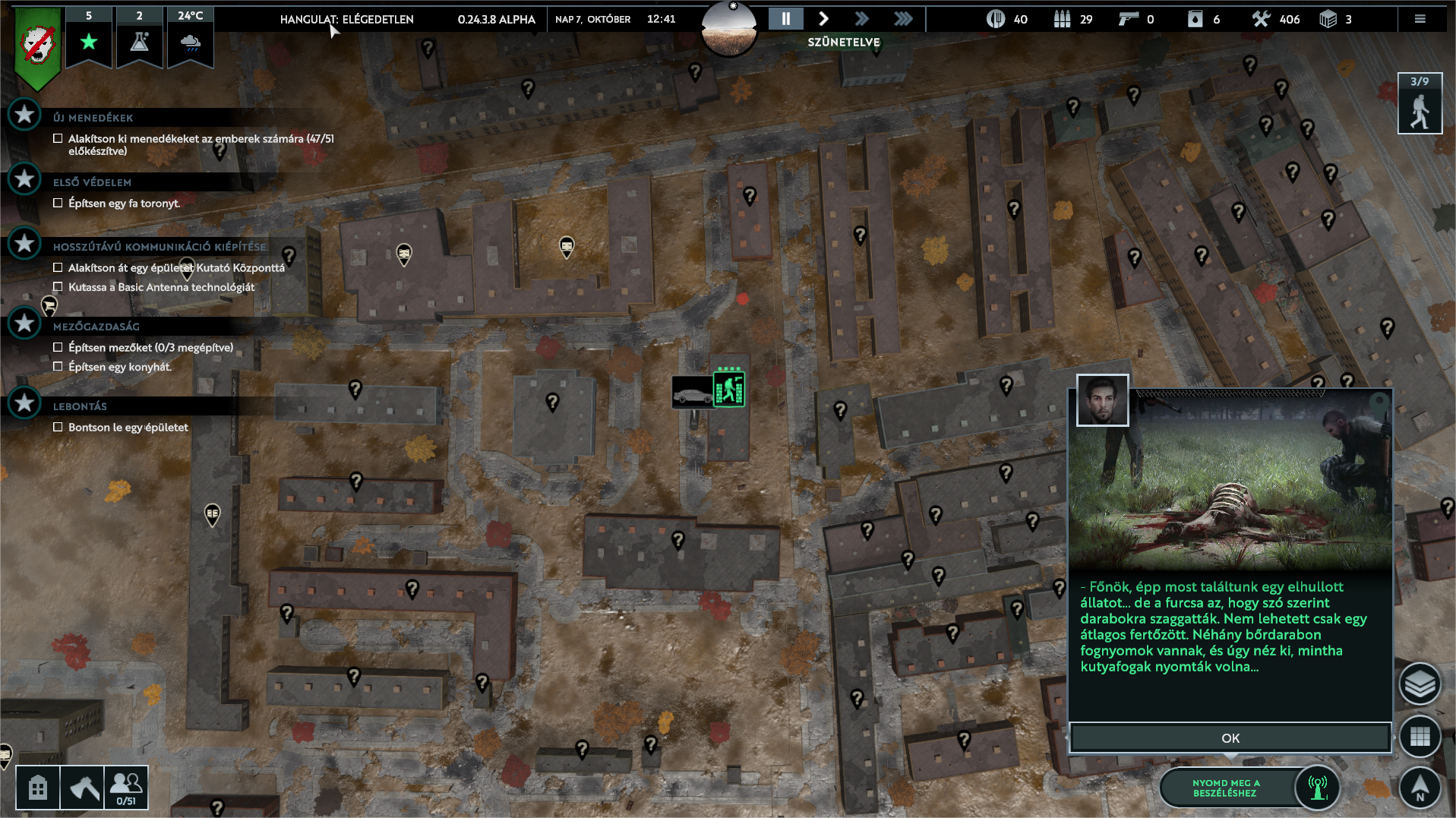Open the map layers overlay button
1456x818 pixels.
pyautogui.click(x=1419, y=684)
